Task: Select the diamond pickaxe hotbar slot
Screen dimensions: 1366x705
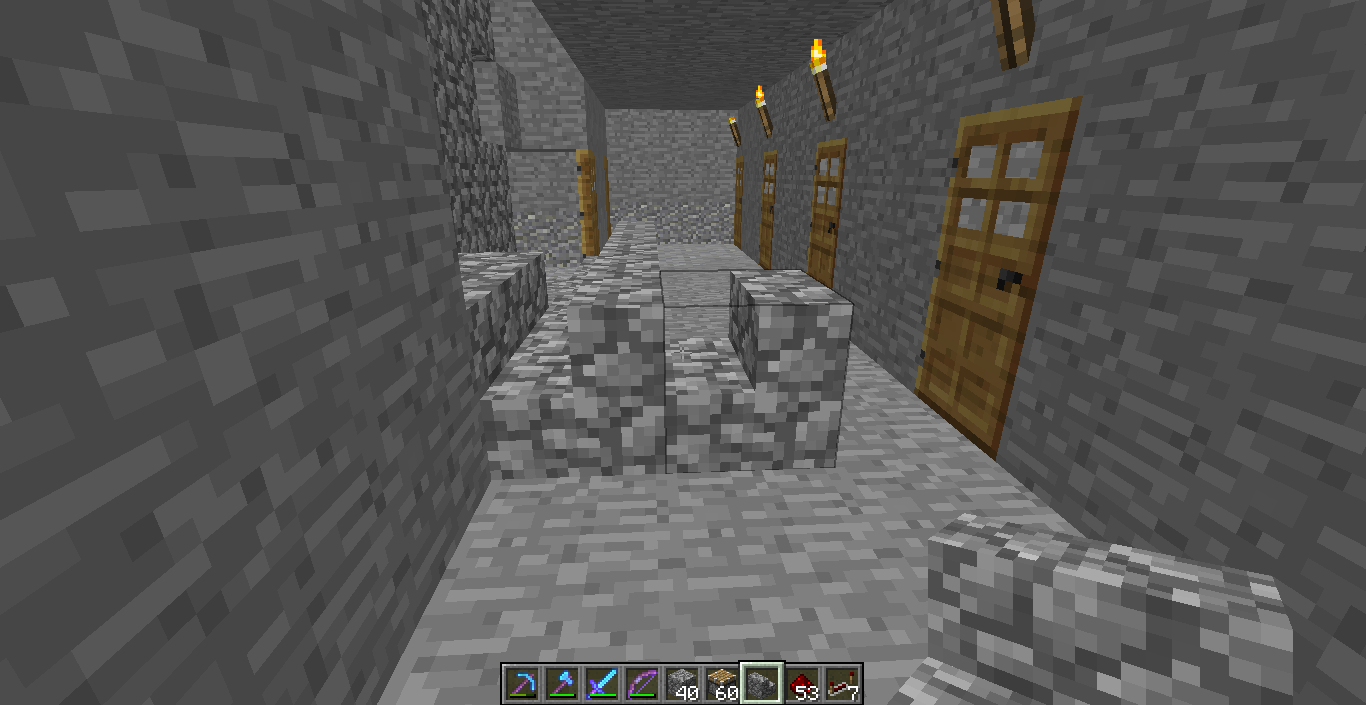Action: pyautogui.click(x=522, y=684)
